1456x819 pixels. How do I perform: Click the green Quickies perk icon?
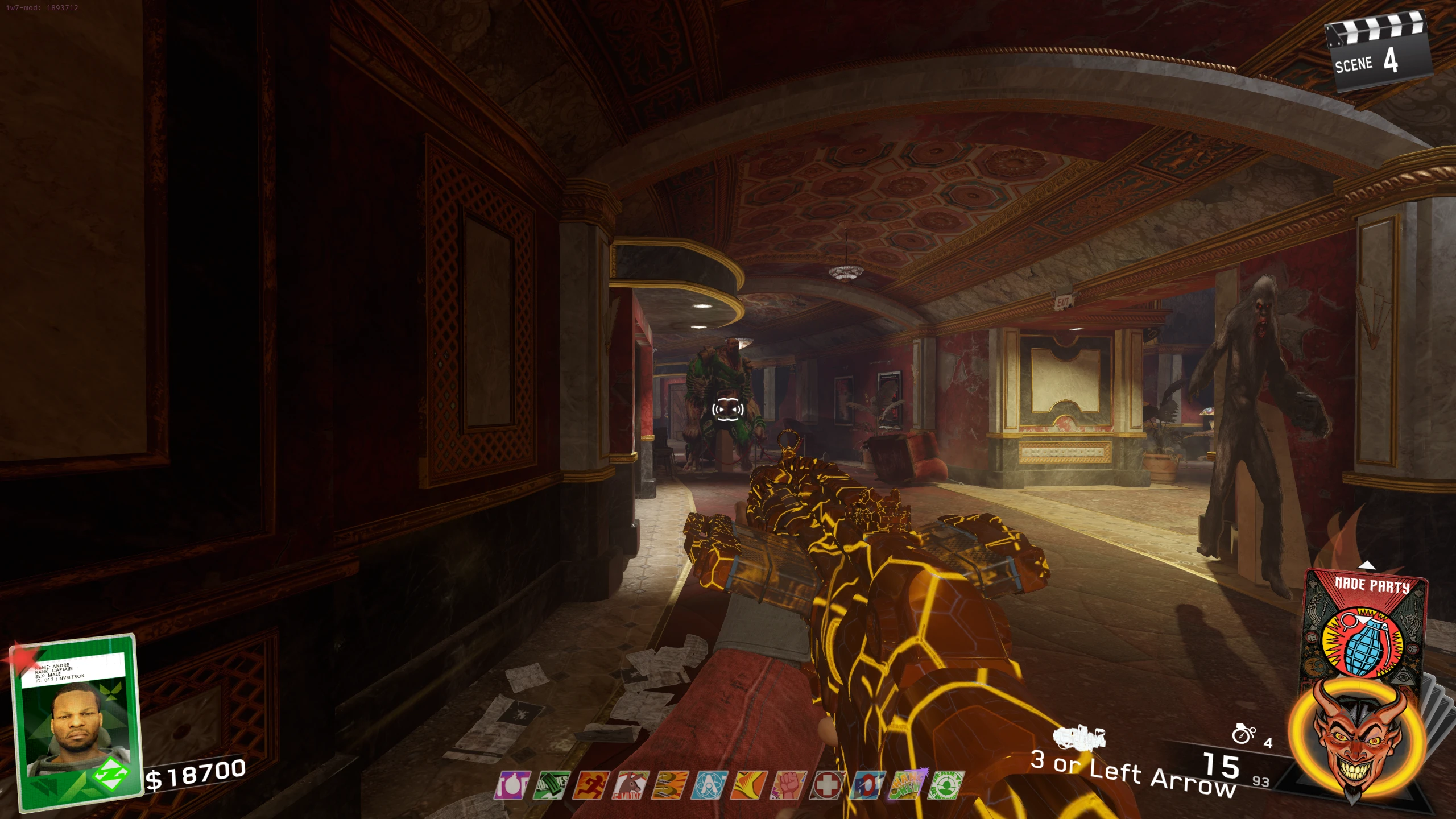552,785
